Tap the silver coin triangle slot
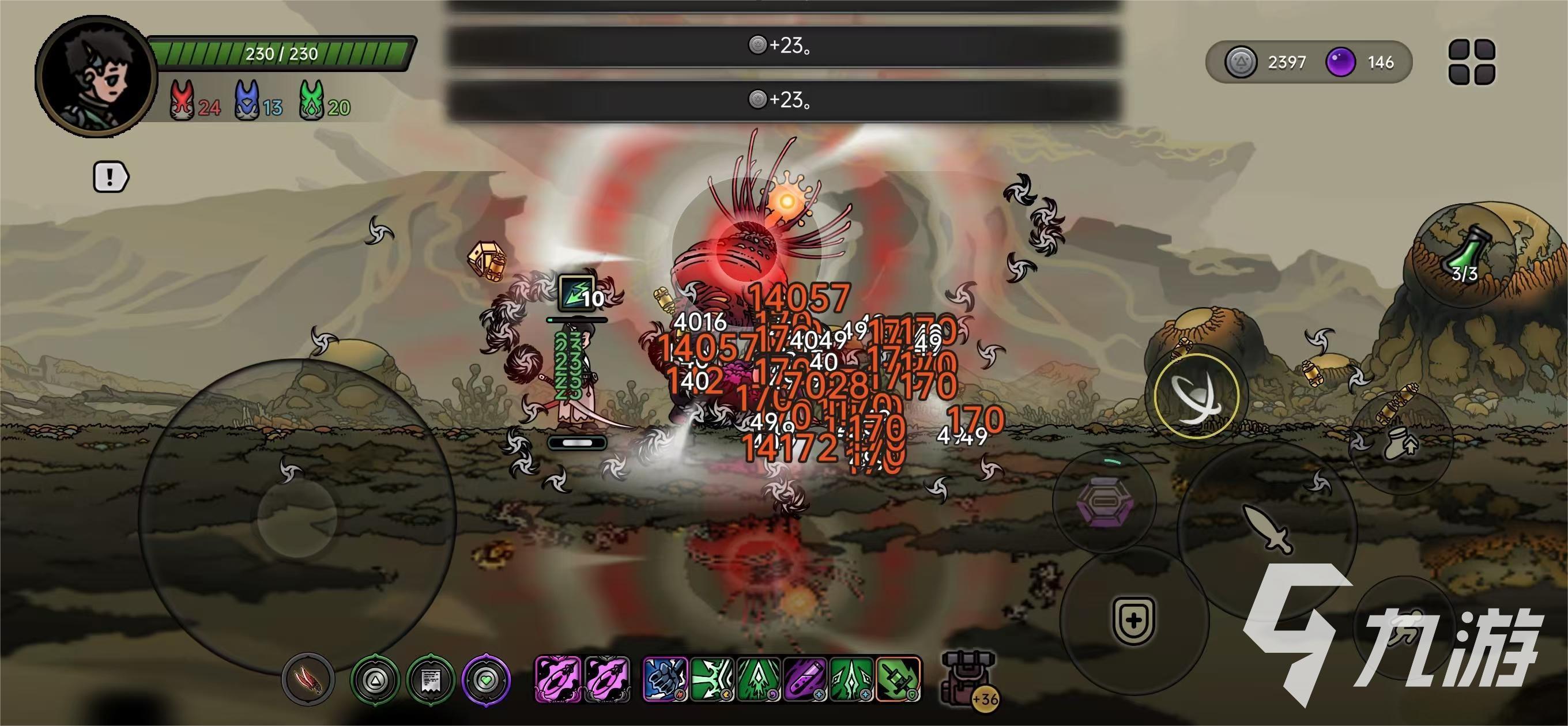The height and width of the screenshot is (726, 1568). pyautogui.click(x=375, y=679)
